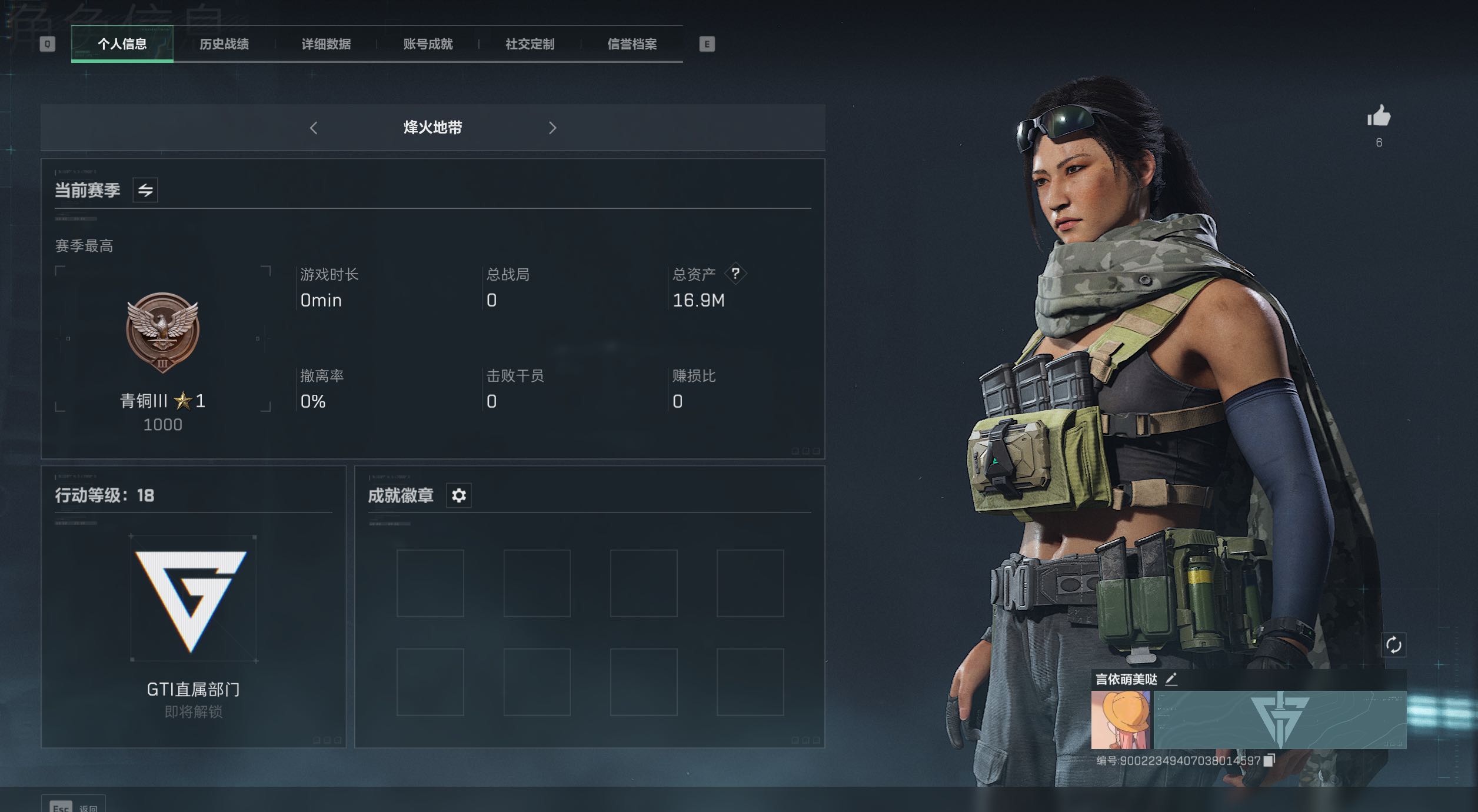This screenshot has width=1478, height=812.
Task: Edit the player name 言依萌美哒
Action: pyautogui.click(x=1171, y=679)
